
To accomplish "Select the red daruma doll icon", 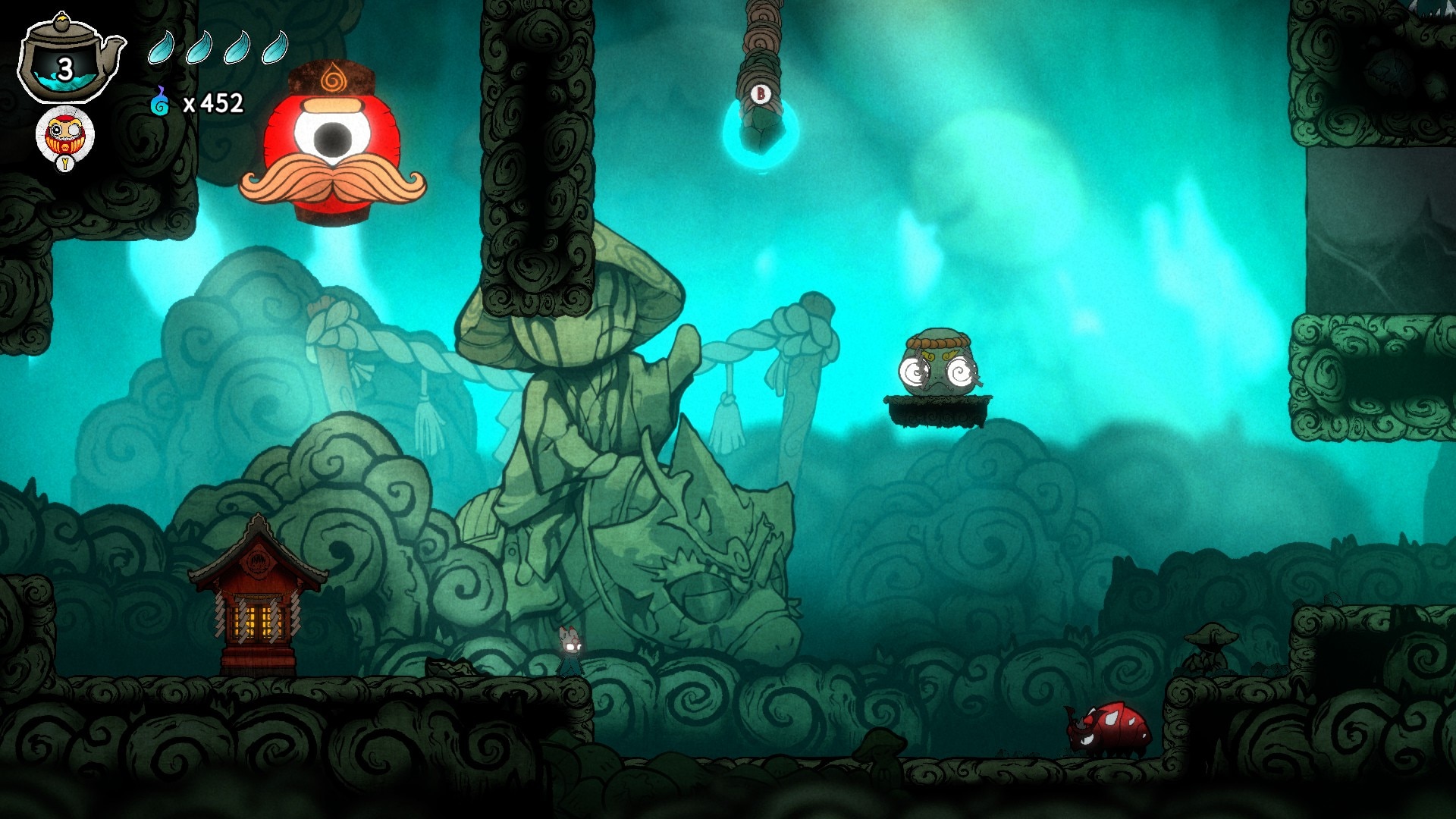I will (x=64, y=136).
